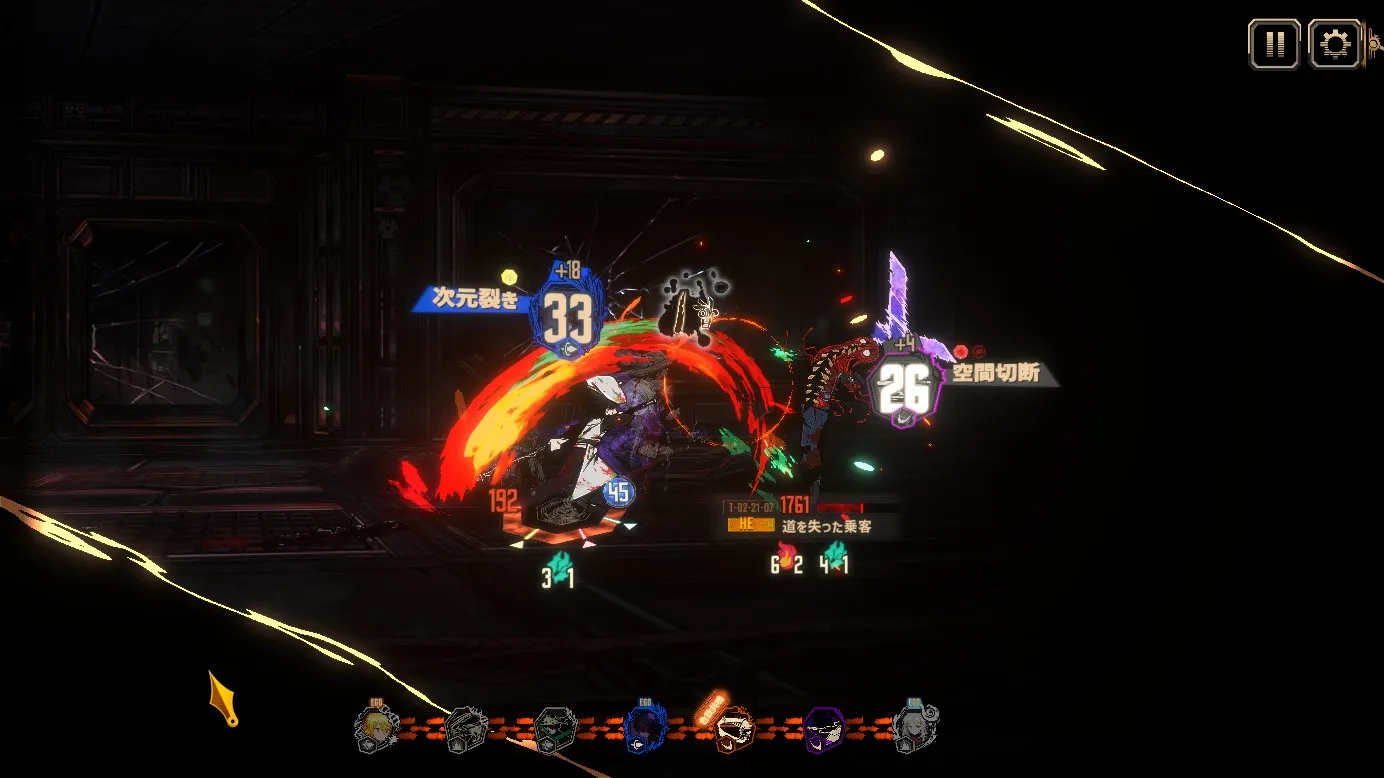Select the blue-framed sinner portrait
Viewport: 1384px width, 778px height.
pyautogui.click(x=644, y=730)
